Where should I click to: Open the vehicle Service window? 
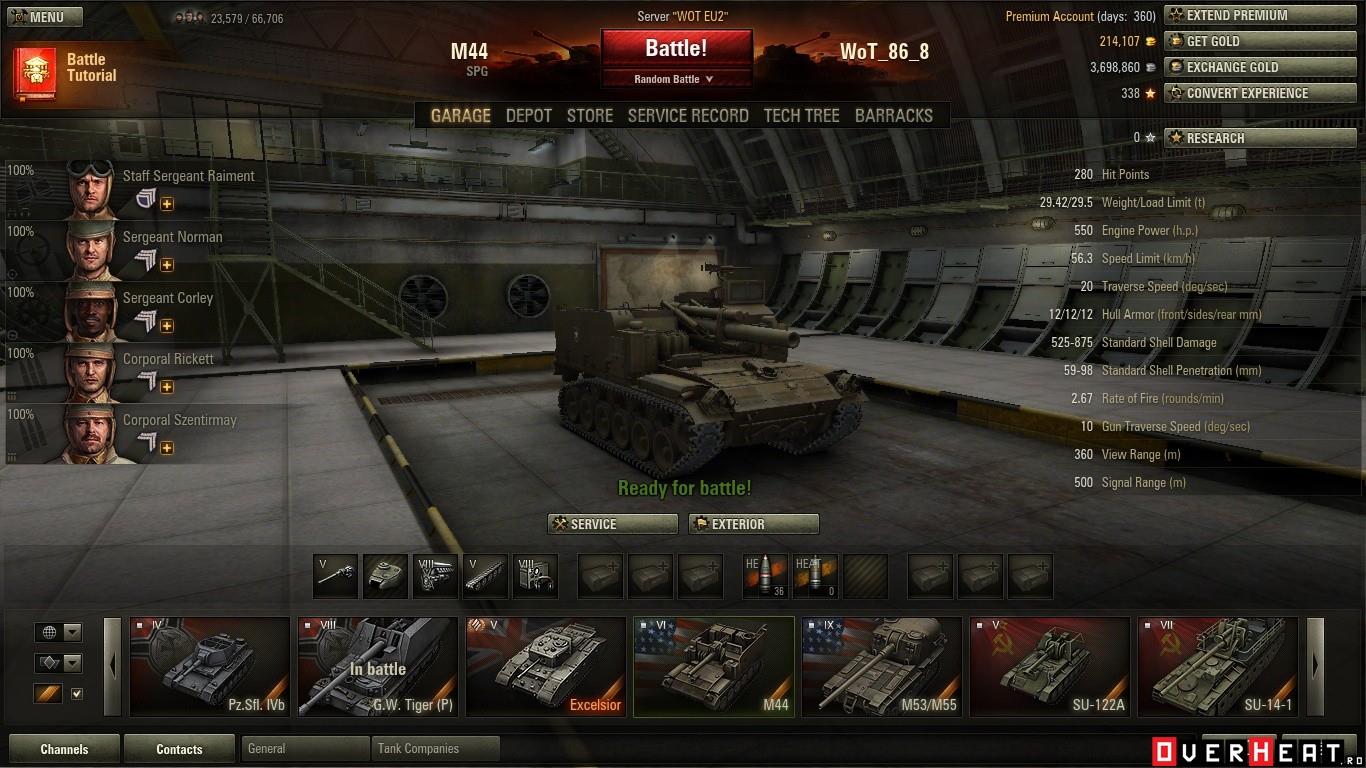pyautogui.click(x=611, y=524)
